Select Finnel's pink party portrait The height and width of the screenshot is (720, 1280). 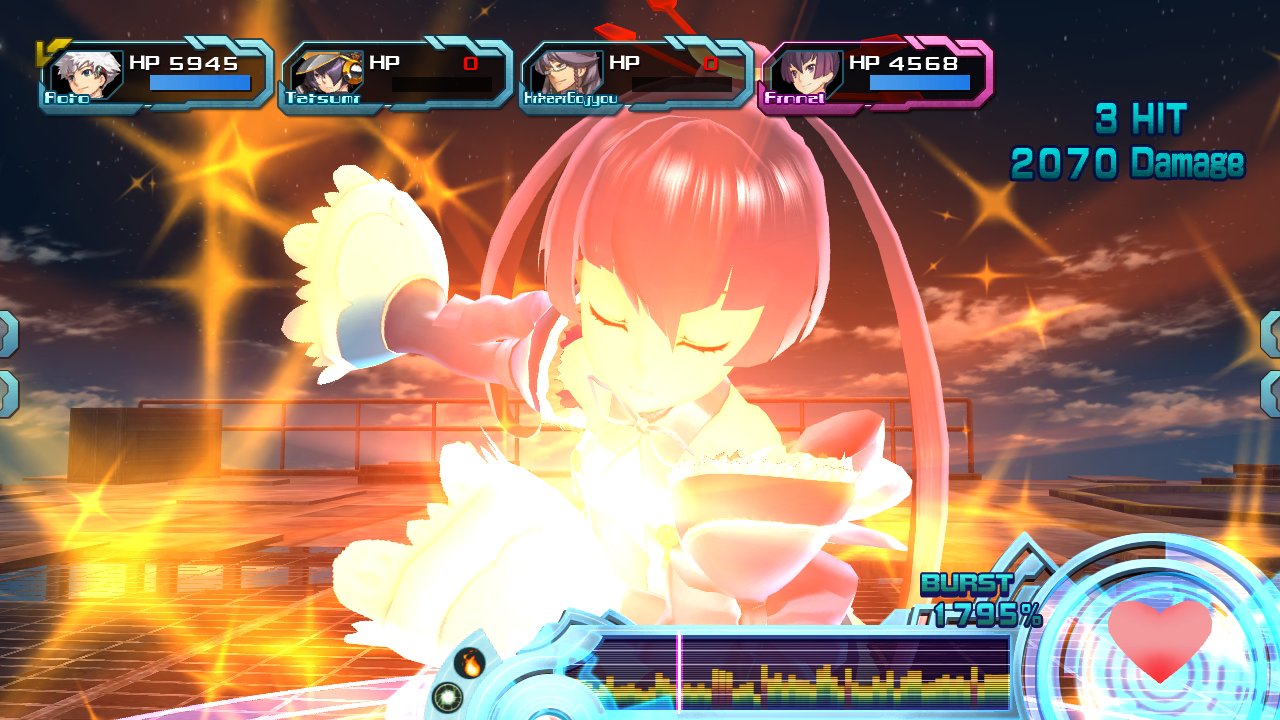point(802,72)
